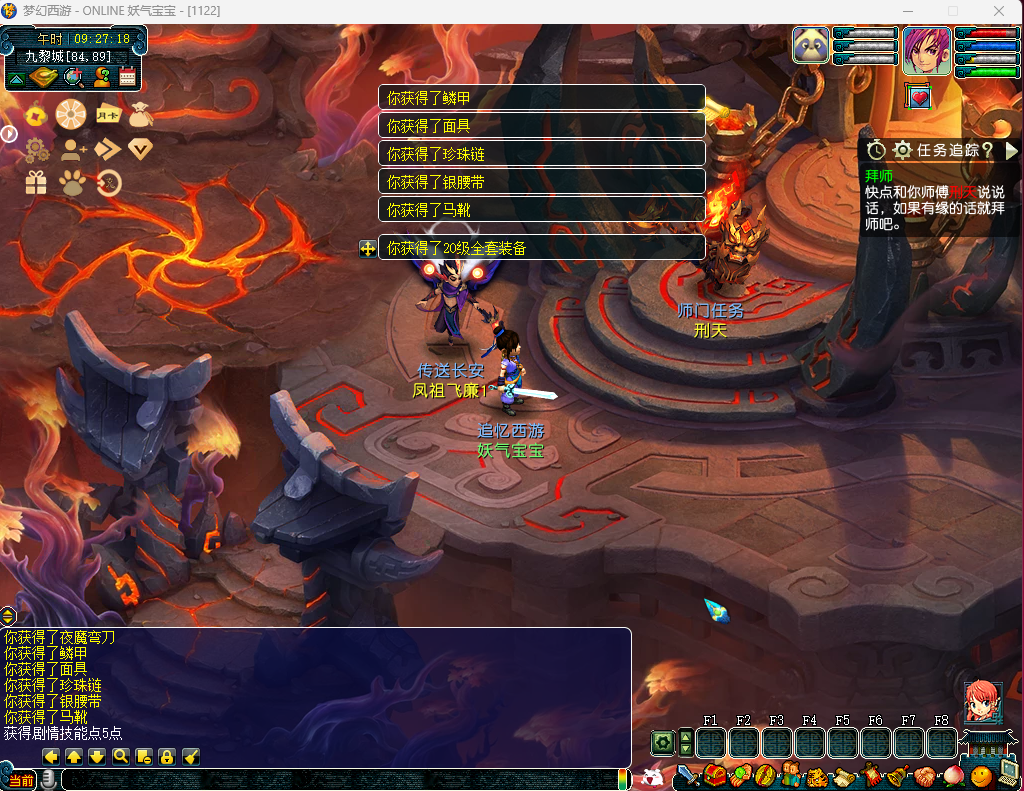The image size is (1024, 791).
Task: Open the scroll quest log icon
Action: coord(843,775)
